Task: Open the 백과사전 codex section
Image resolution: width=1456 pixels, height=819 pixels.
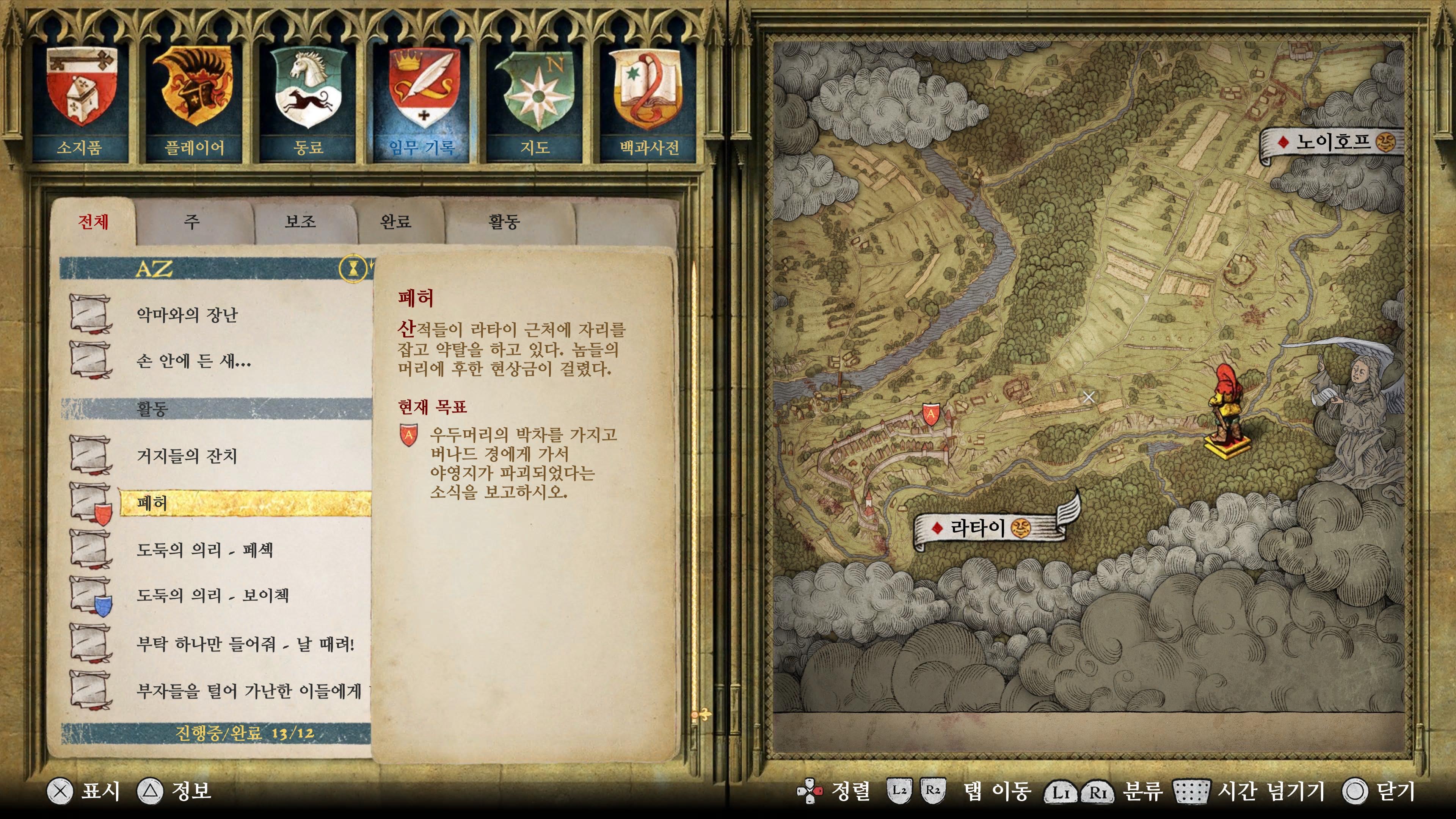Action: [x=649, y=102]
